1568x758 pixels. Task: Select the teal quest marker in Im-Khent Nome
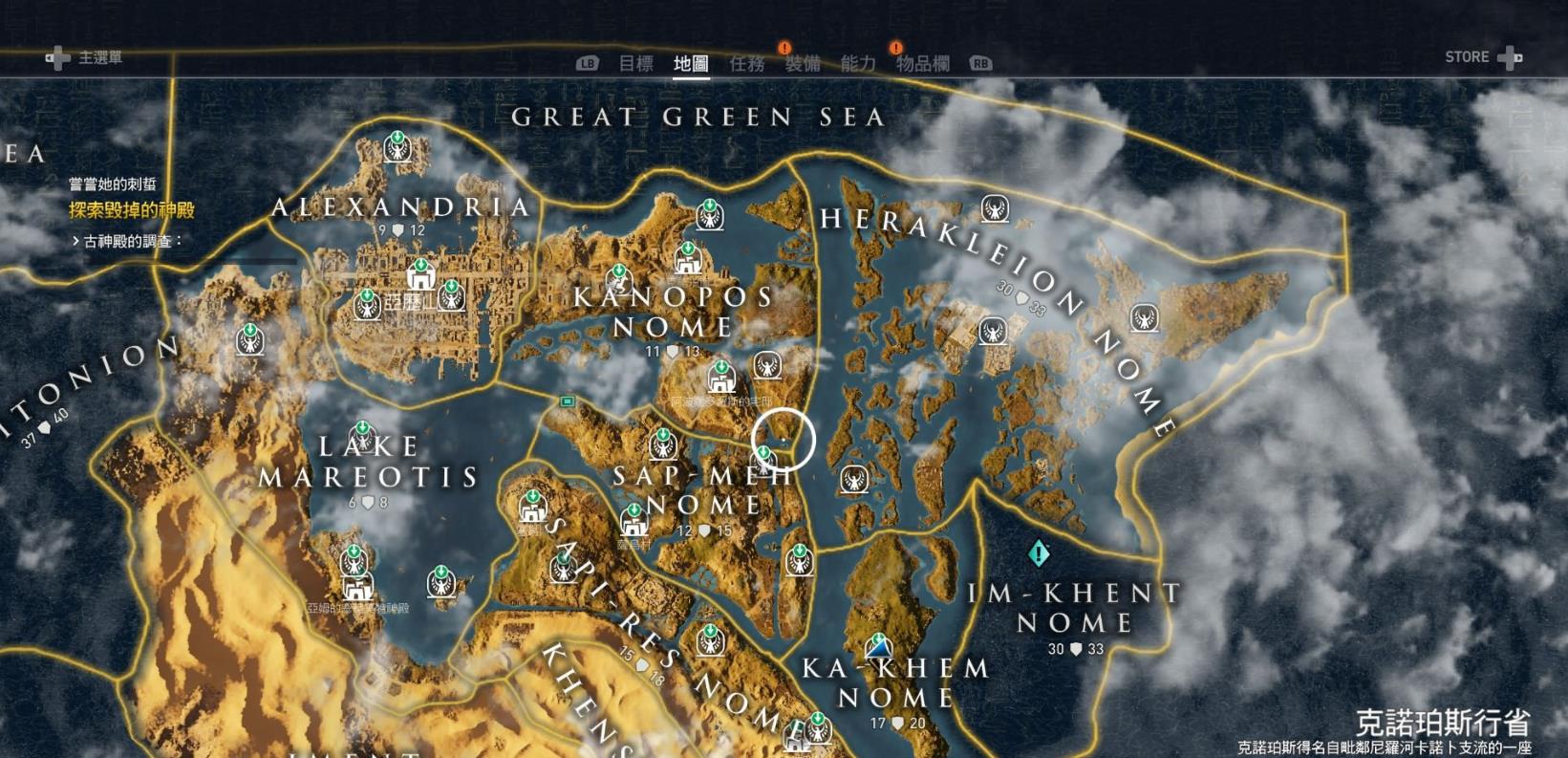pos(1039,552)
